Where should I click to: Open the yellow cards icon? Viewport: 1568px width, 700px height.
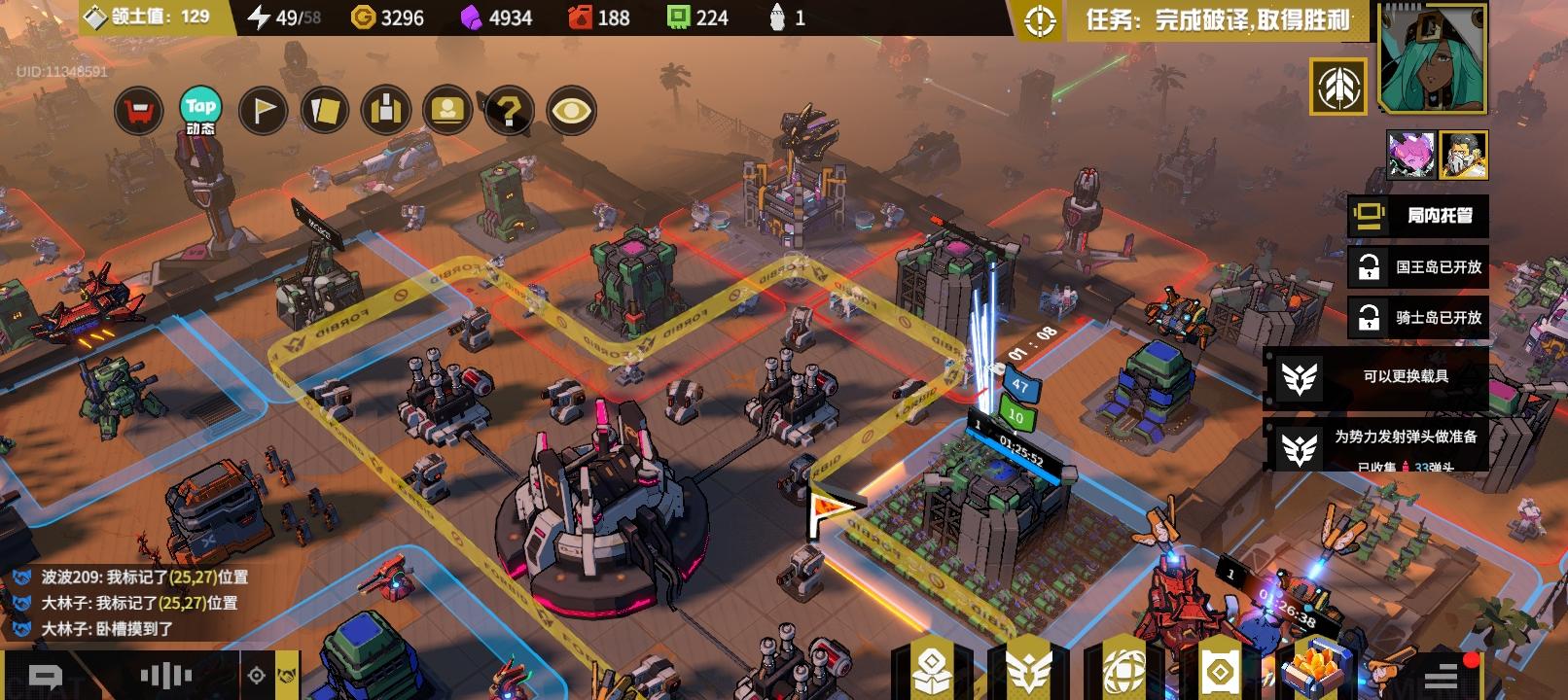[x=324, y=111]
